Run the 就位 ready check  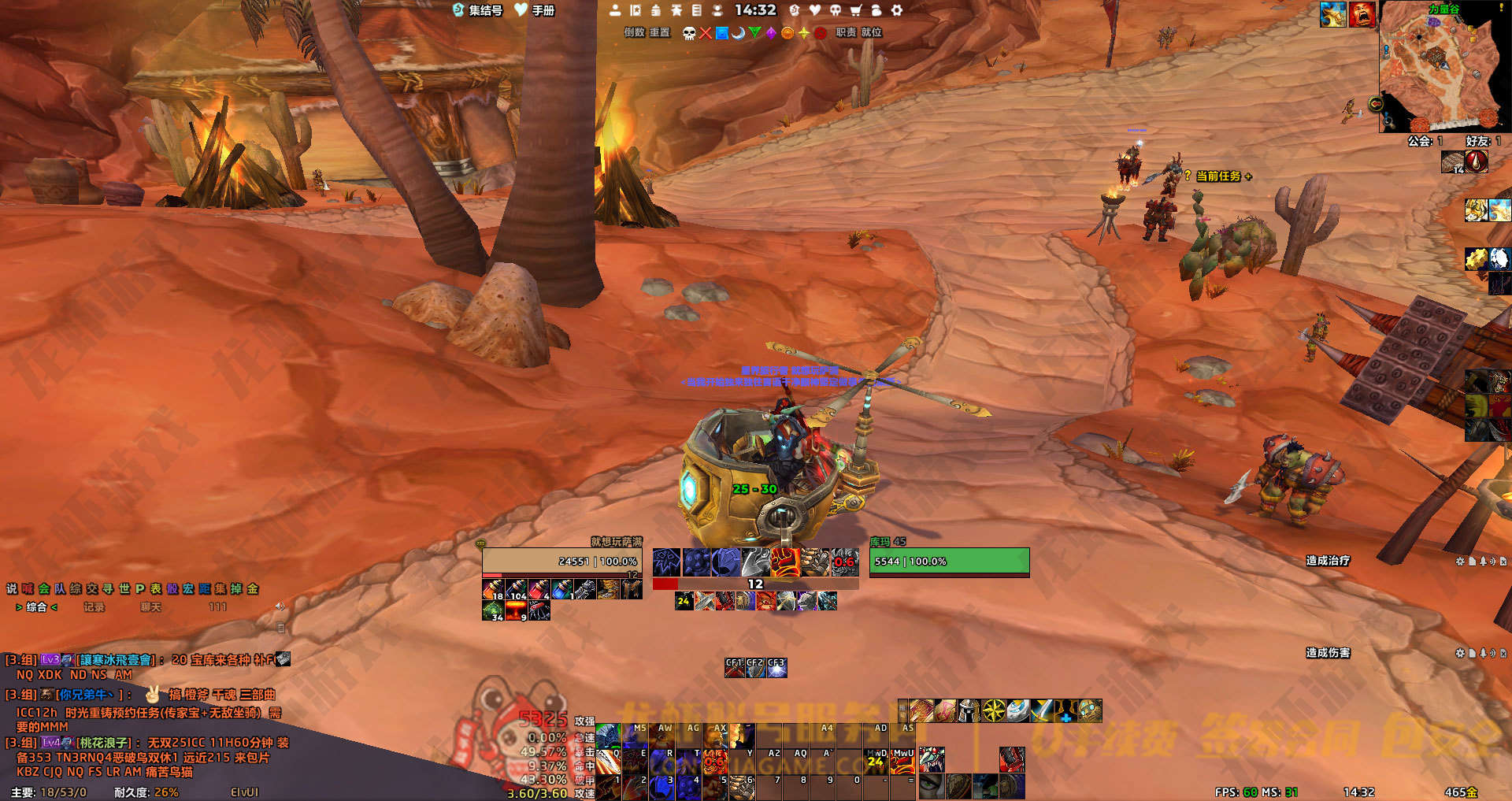tap(872, 32)
